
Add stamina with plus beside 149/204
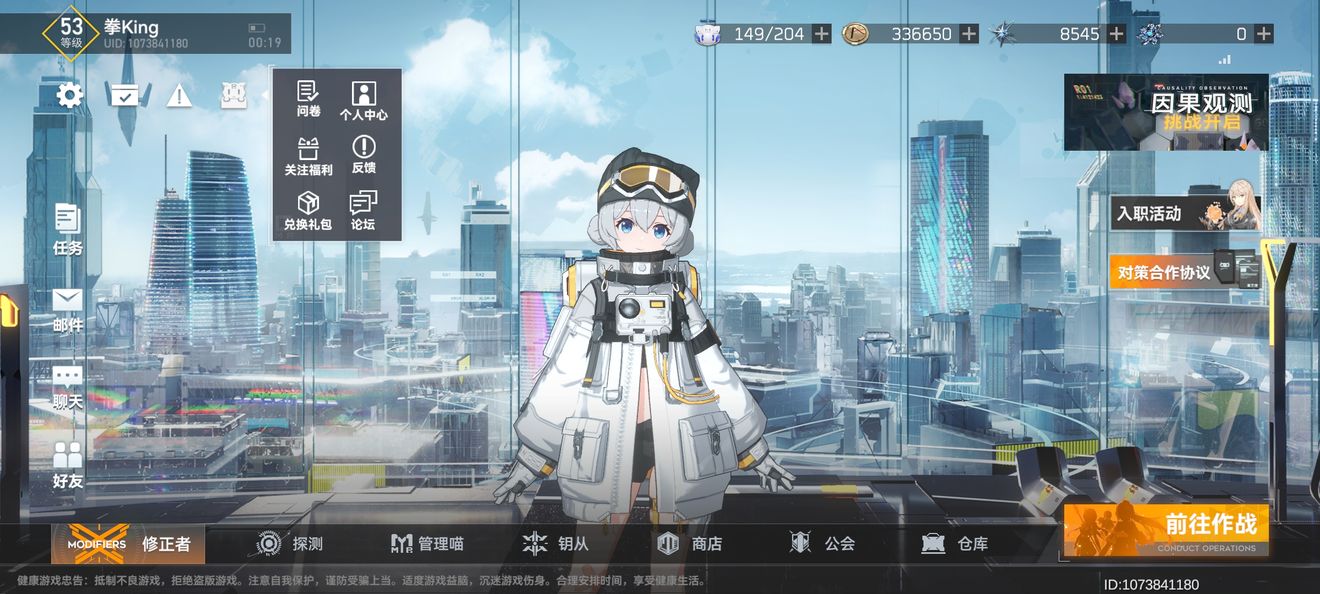tap(821, 34)
